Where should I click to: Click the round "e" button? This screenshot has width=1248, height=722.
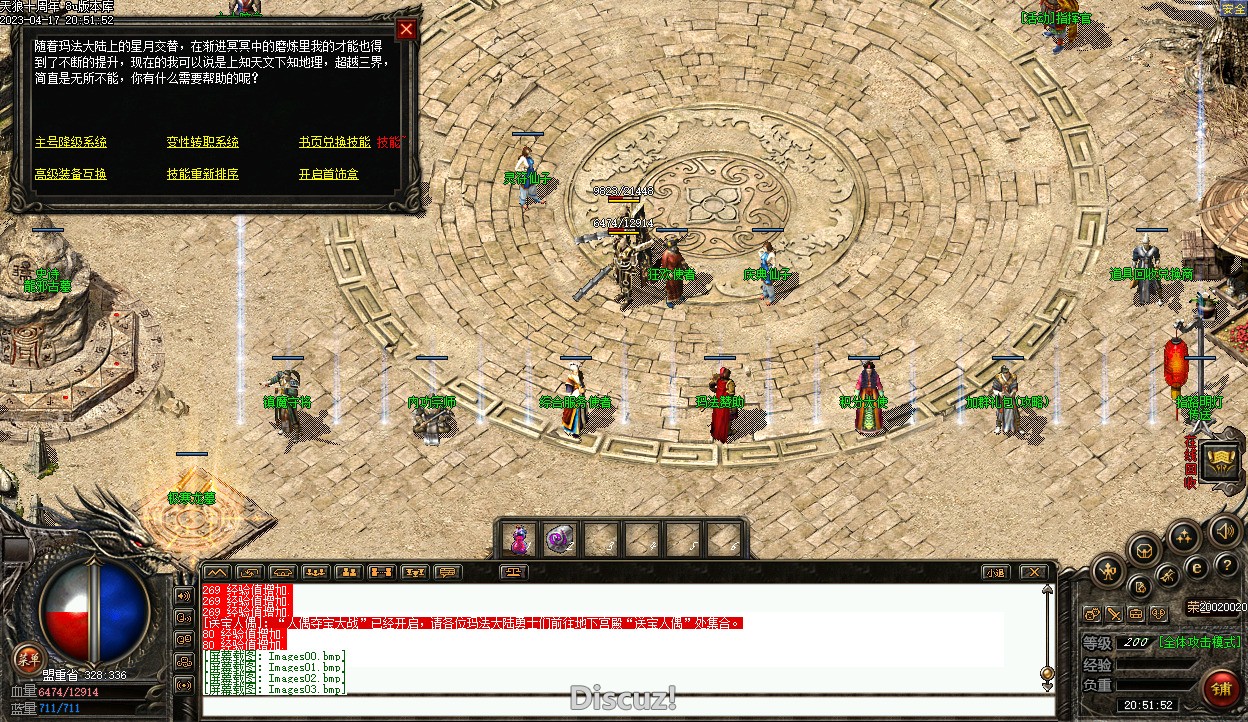1195,568
